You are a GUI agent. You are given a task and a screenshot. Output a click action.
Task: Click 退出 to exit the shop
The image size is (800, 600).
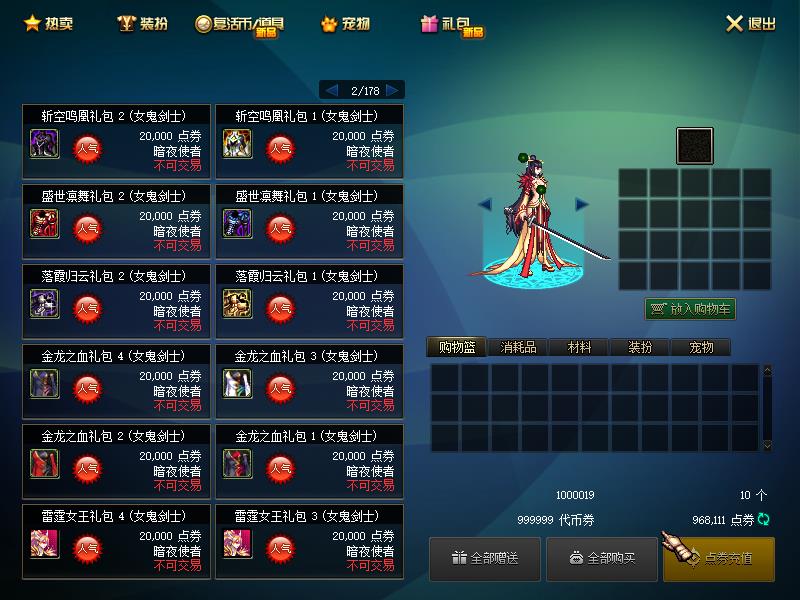point(750,24)
